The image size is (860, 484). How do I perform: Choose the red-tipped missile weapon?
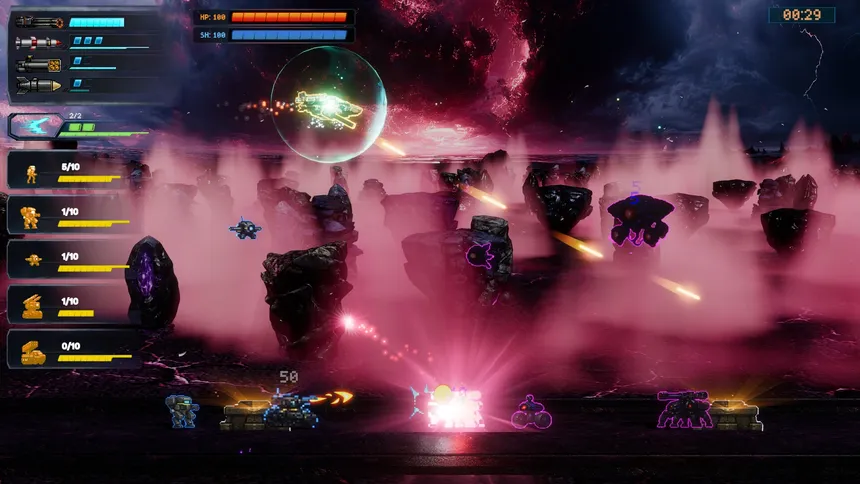click(39, 43)
